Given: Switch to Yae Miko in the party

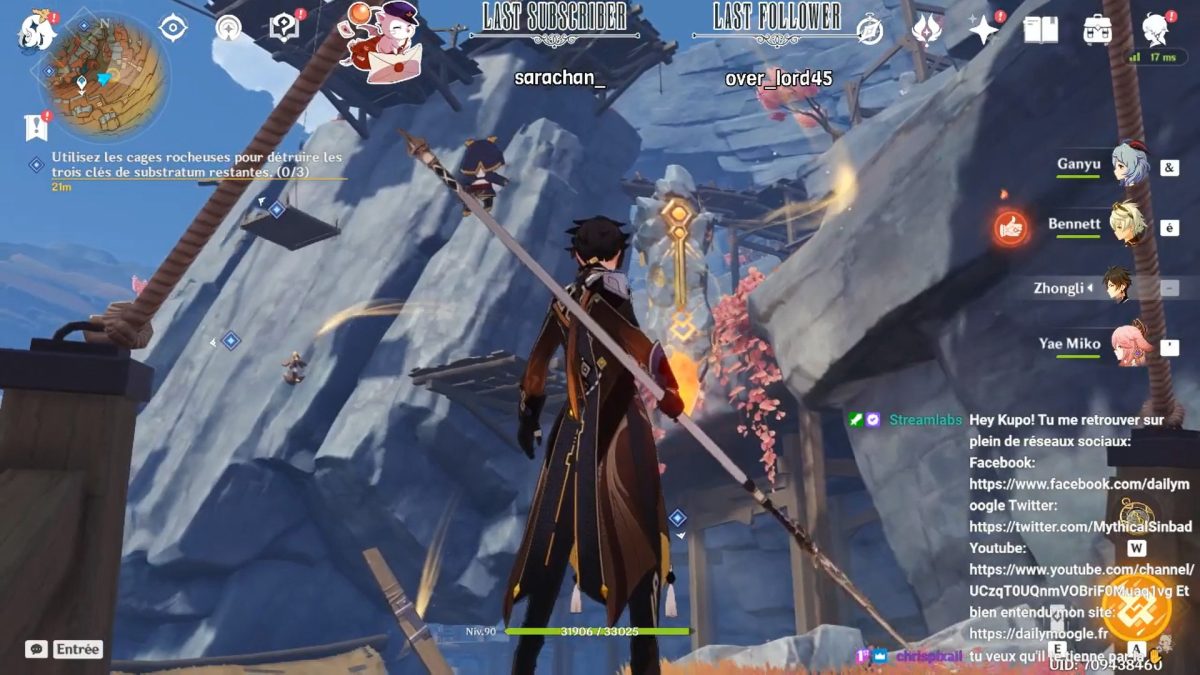Looking at the screenshot, I should [x=1131, y=346].
